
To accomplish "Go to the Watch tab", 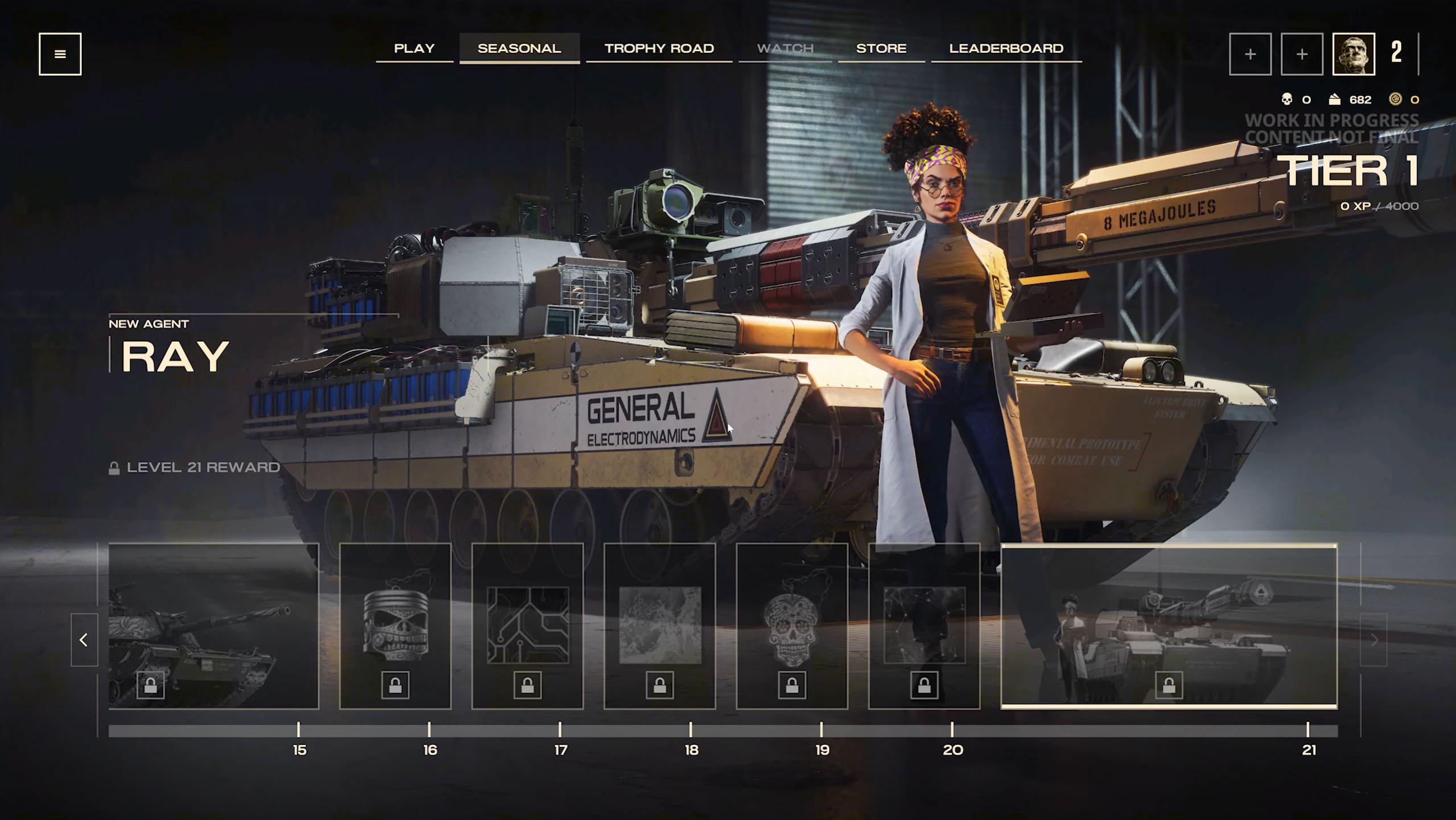I will (x=785, y=48).
